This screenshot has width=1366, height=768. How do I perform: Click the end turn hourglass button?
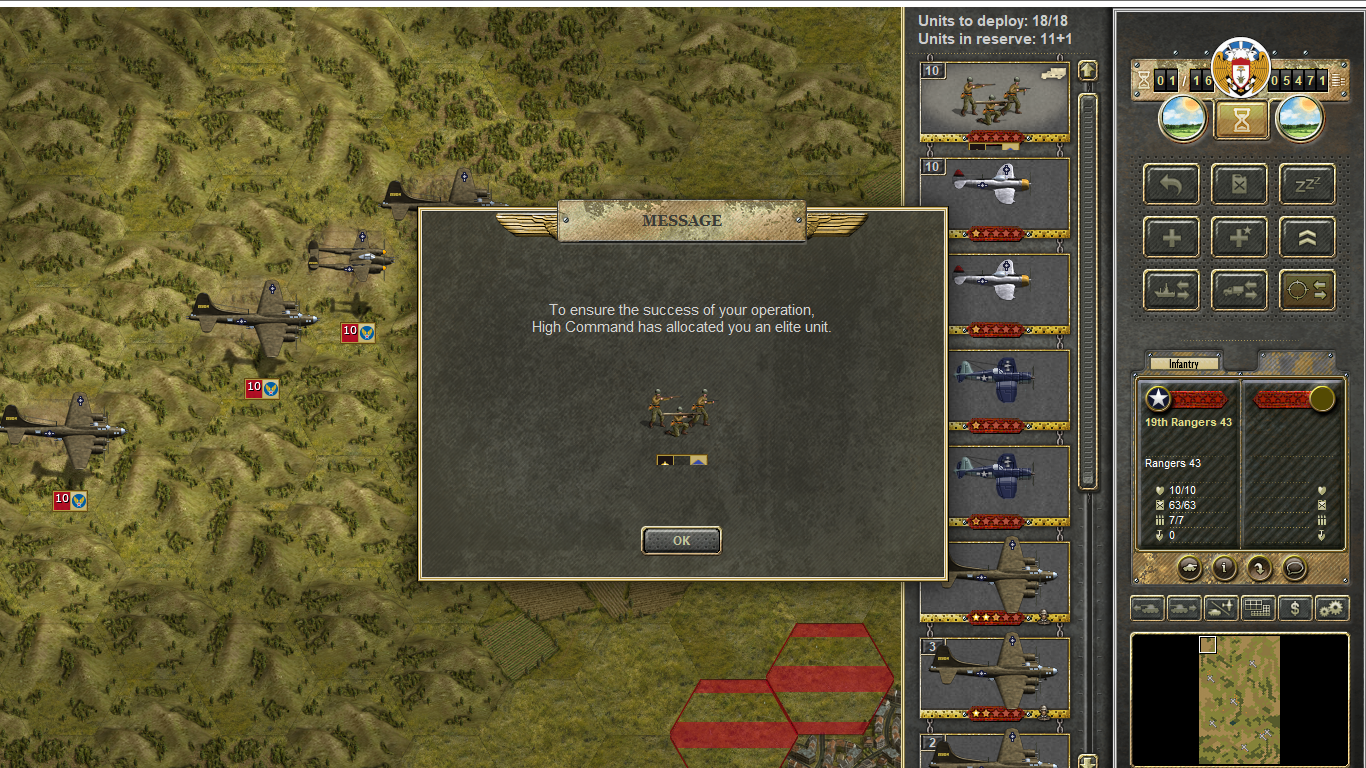(x=1241, y=121)
